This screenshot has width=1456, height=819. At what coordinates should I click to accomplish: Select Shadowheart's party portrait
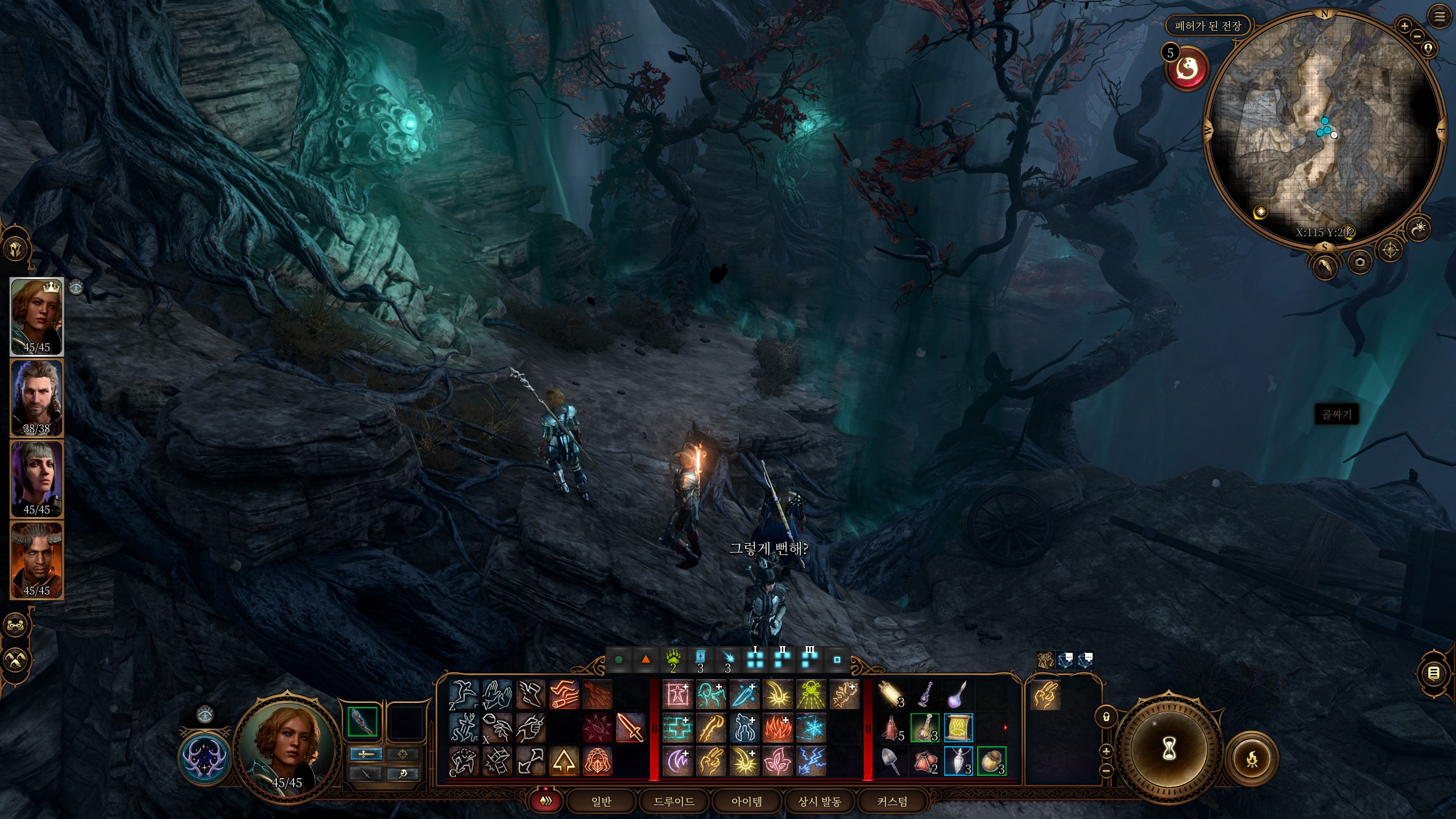[37, 479]
